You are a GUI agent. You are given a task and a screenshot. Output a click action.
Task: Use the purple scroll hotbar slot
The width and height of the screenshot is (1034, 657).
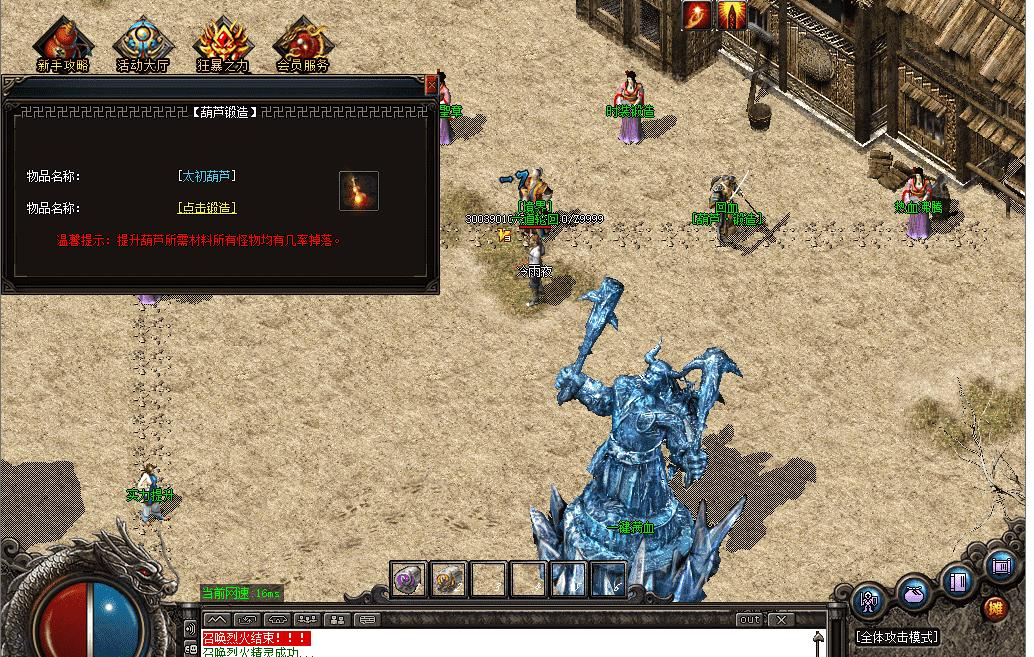[408, 579]
